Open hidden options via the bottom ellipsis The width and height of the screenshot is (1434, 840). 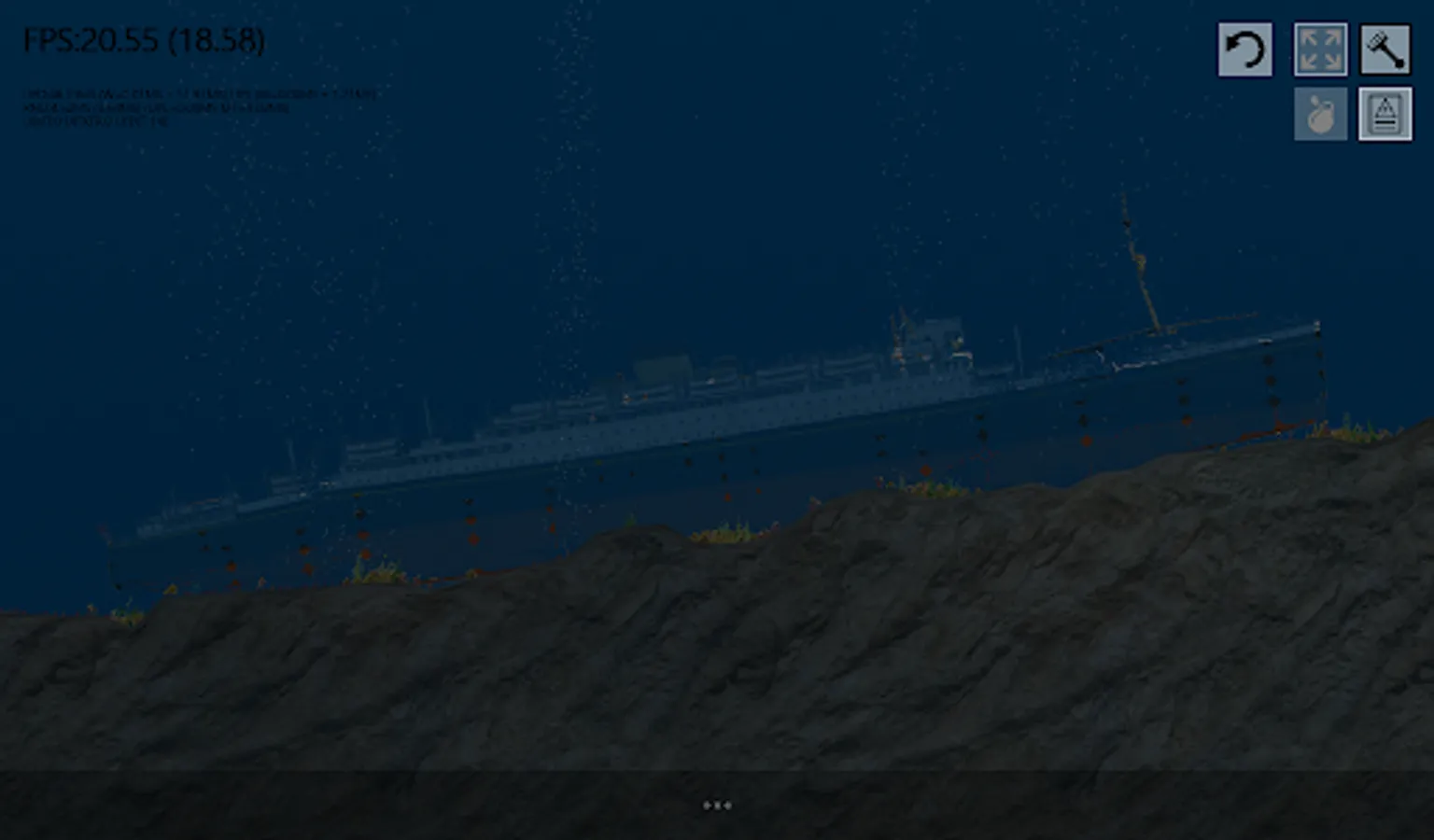tap(717, 804)
